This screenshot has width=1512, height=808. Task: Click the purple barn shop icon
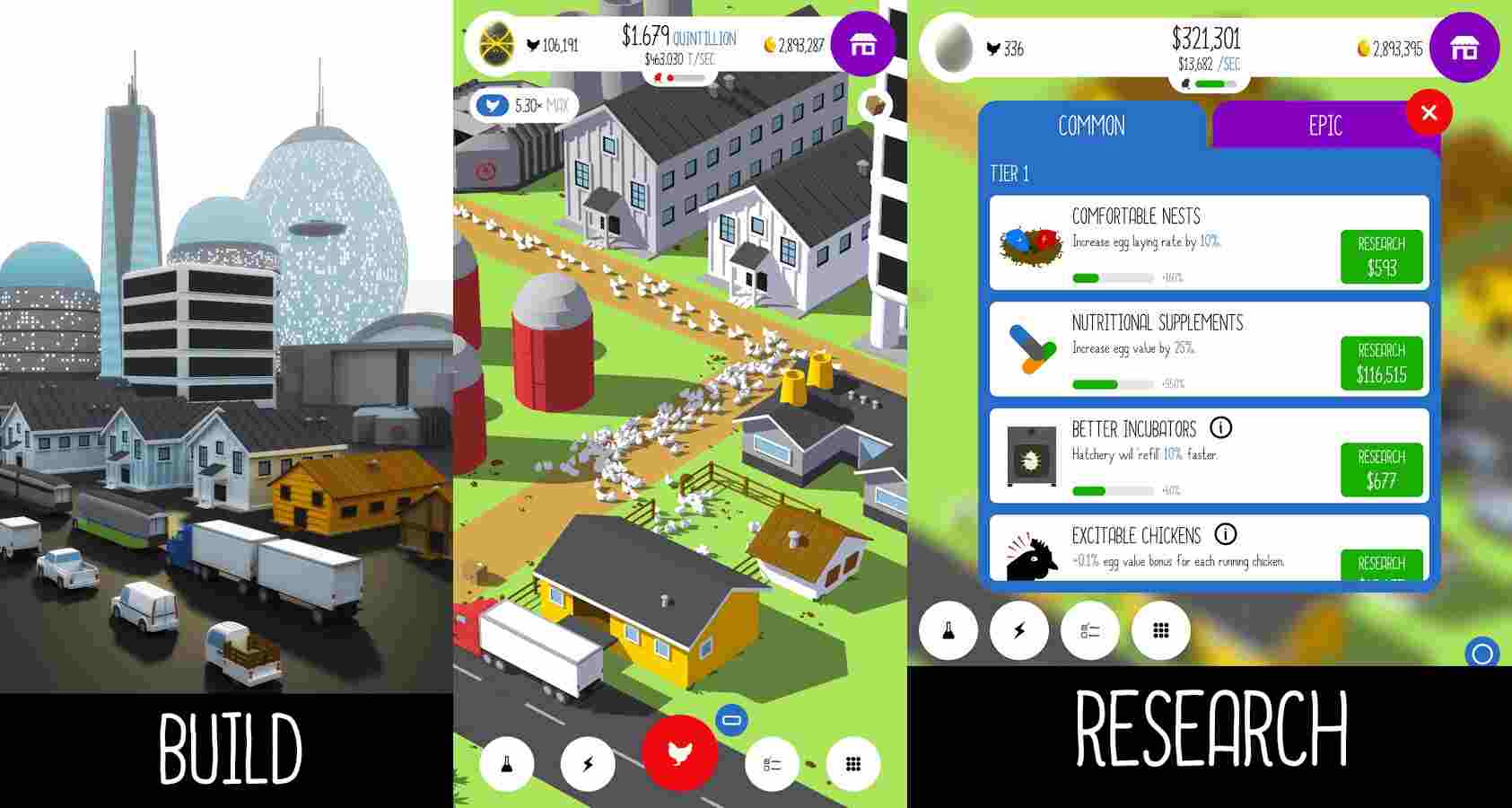point(862,45)
